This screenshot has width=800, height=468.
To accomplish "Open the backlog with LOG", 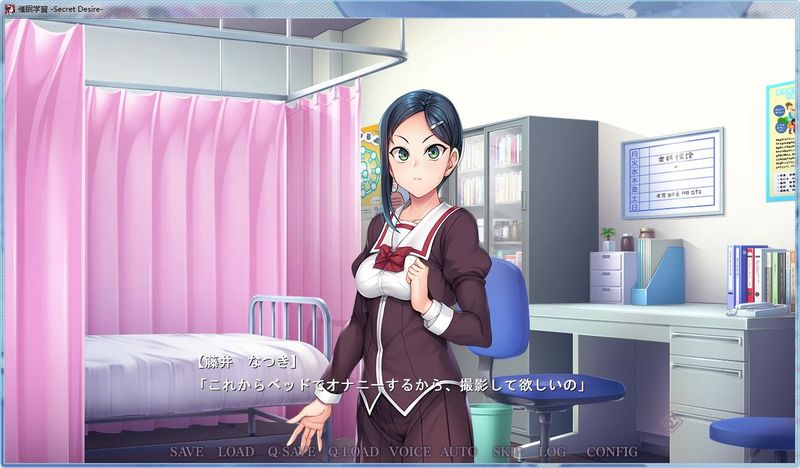I will point(552,452).
